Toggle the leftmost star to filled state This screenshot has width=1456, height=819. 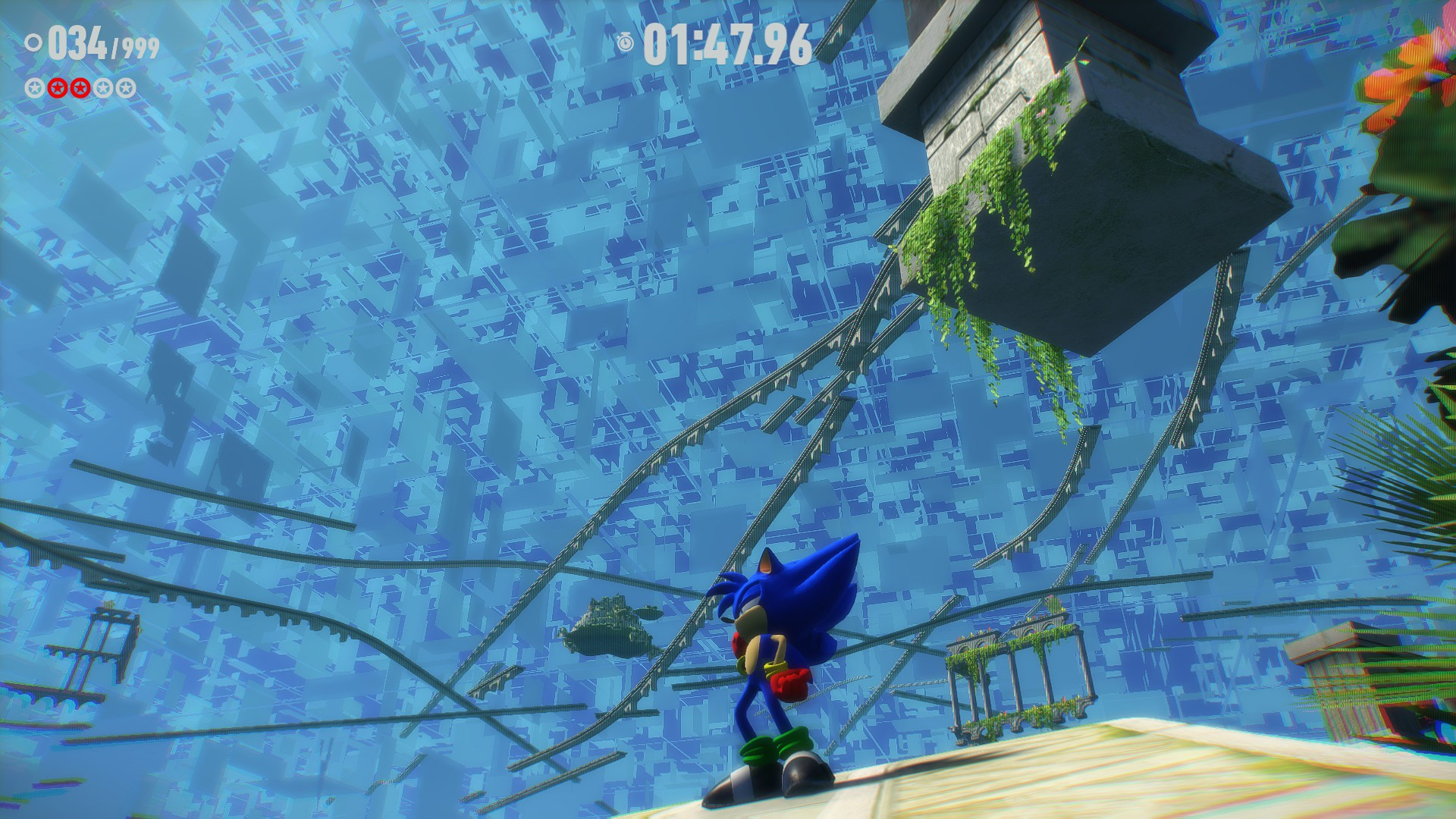pos(34,88)
